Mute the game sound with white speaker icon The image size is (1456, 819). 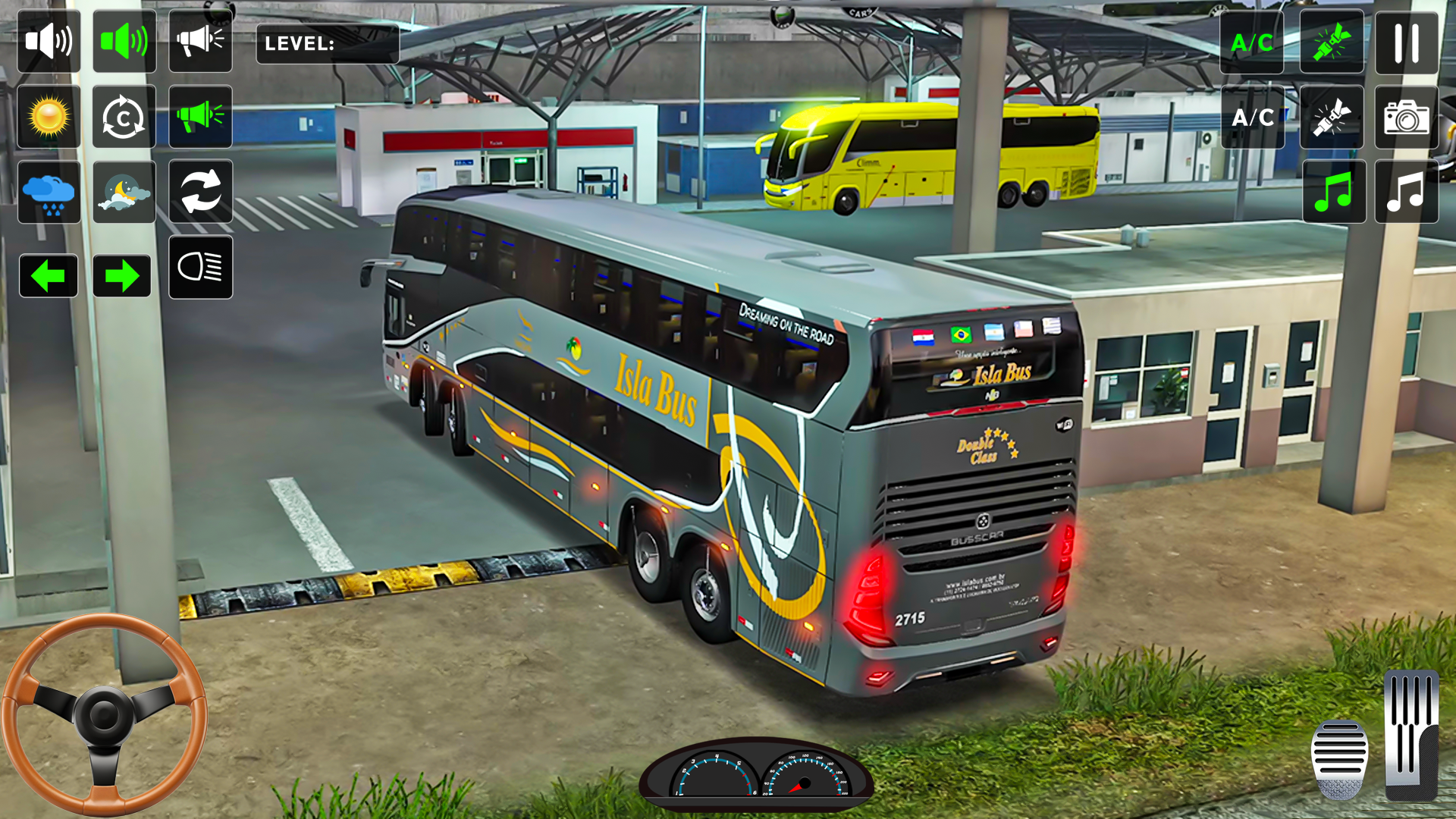pos(49,42)
